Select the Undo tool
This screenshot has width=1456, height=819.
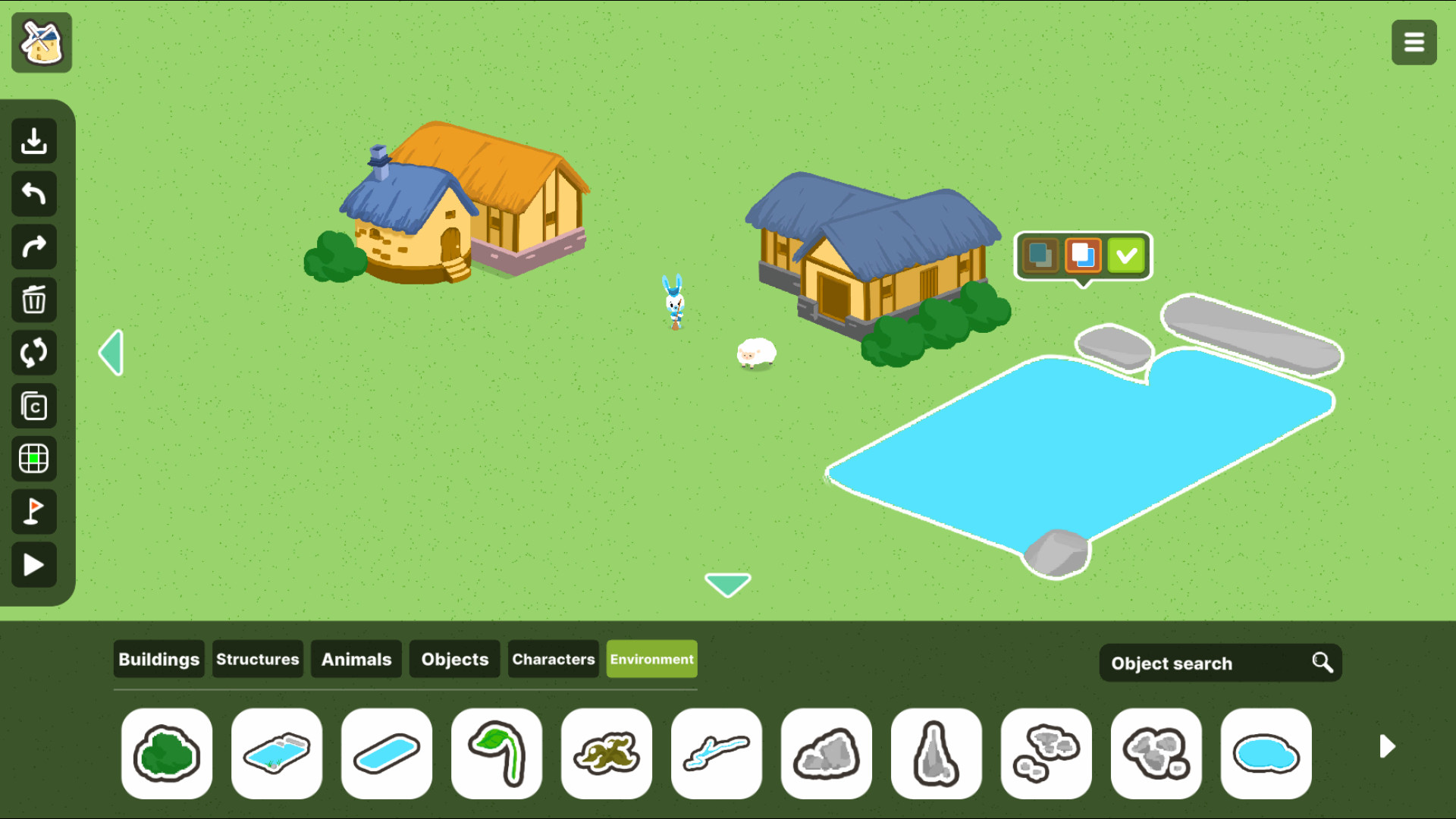[33, 193]
